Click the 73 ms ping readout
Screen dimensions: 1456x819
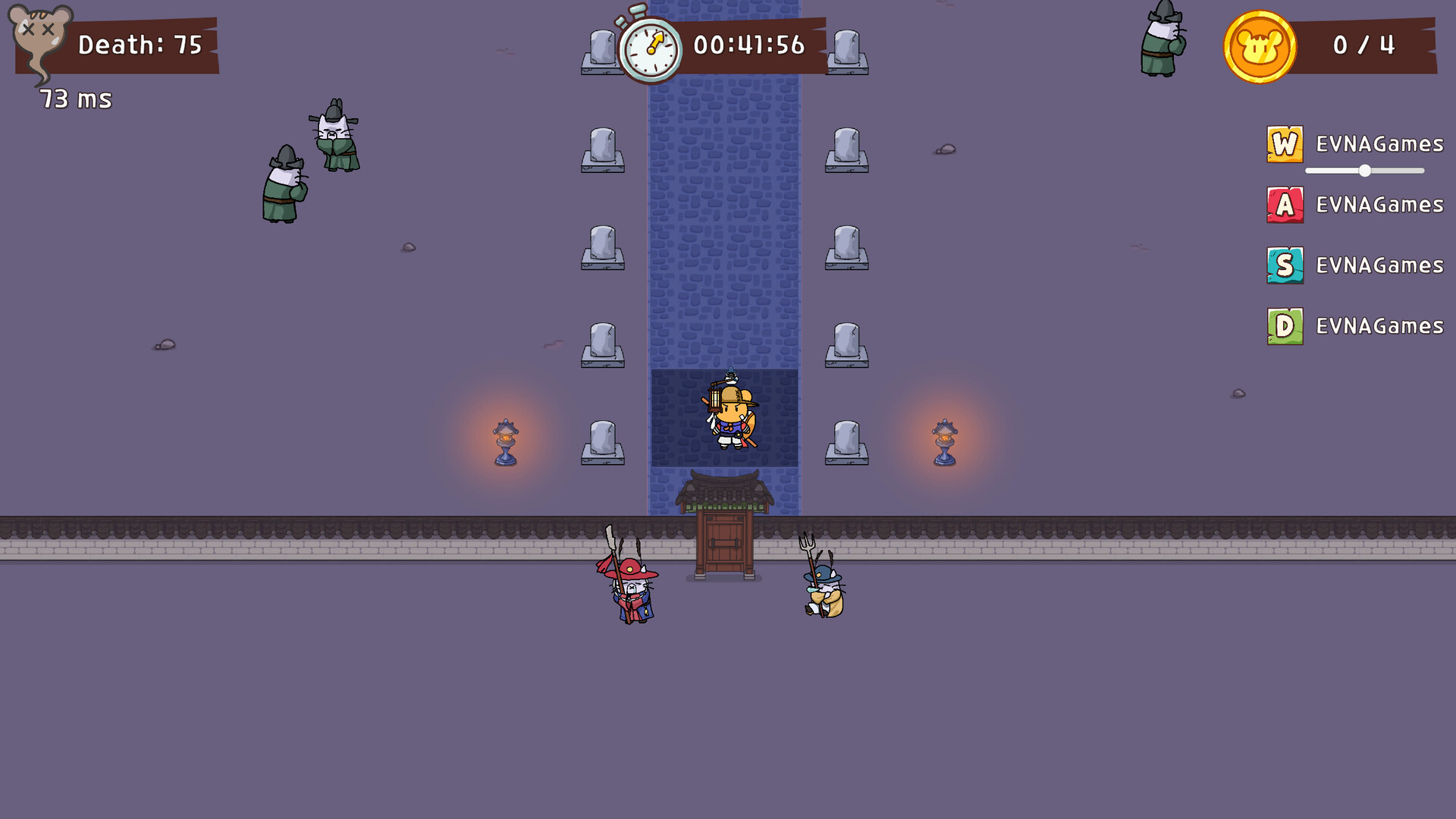point(74,99)
